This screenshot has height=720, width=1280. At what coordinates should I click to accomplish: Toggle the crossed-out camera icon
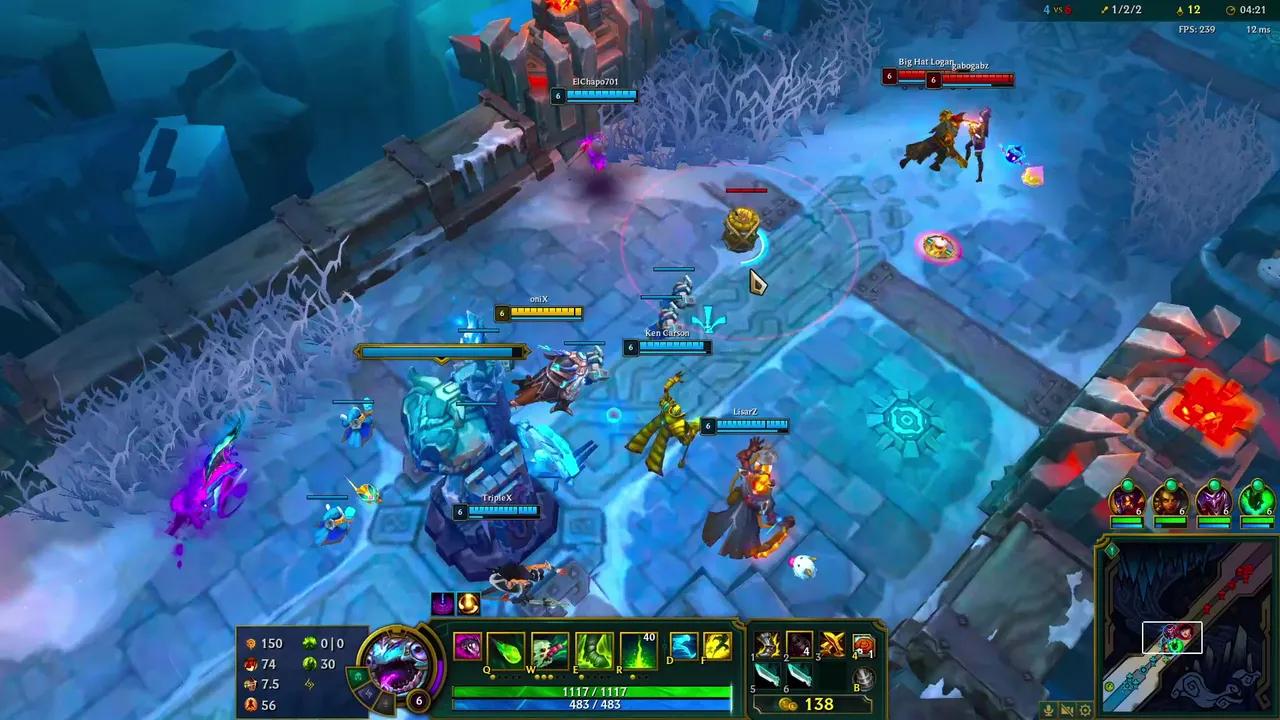[1065, 710]
